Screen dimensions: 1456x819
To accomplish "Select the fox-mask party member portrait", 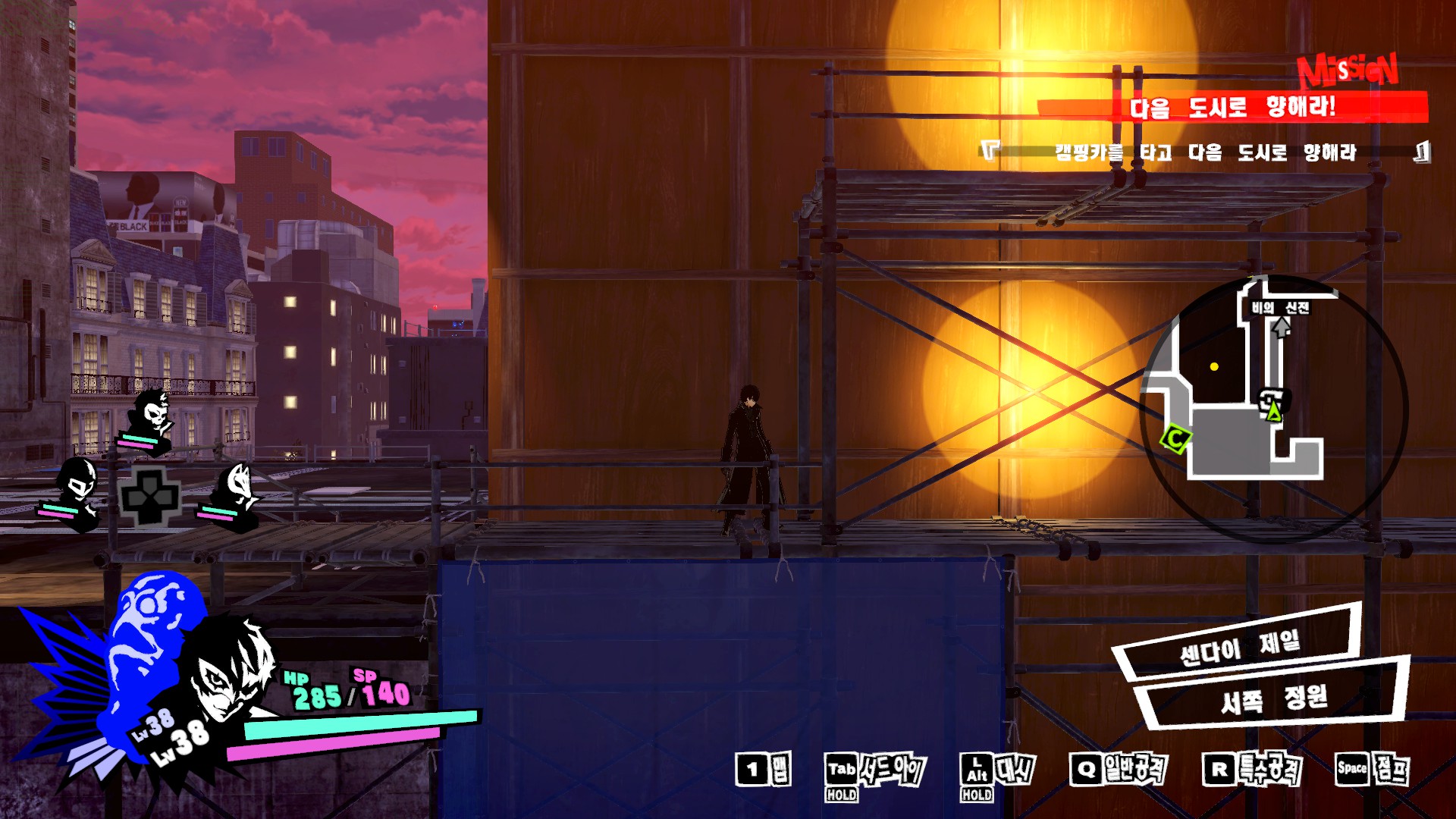I will point(236,491).
